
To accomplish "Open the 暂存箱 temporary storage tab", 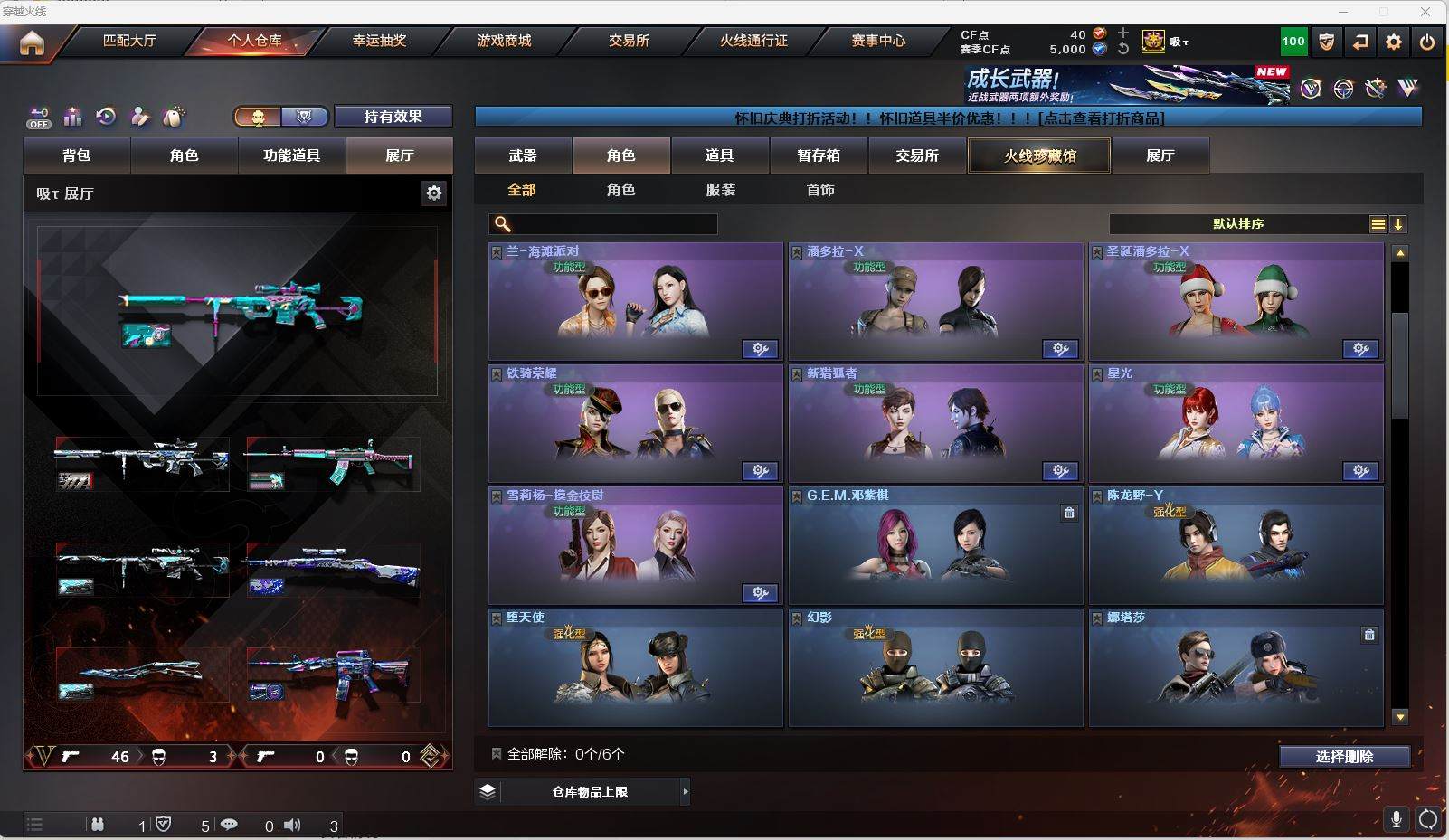I will point(819,156).
